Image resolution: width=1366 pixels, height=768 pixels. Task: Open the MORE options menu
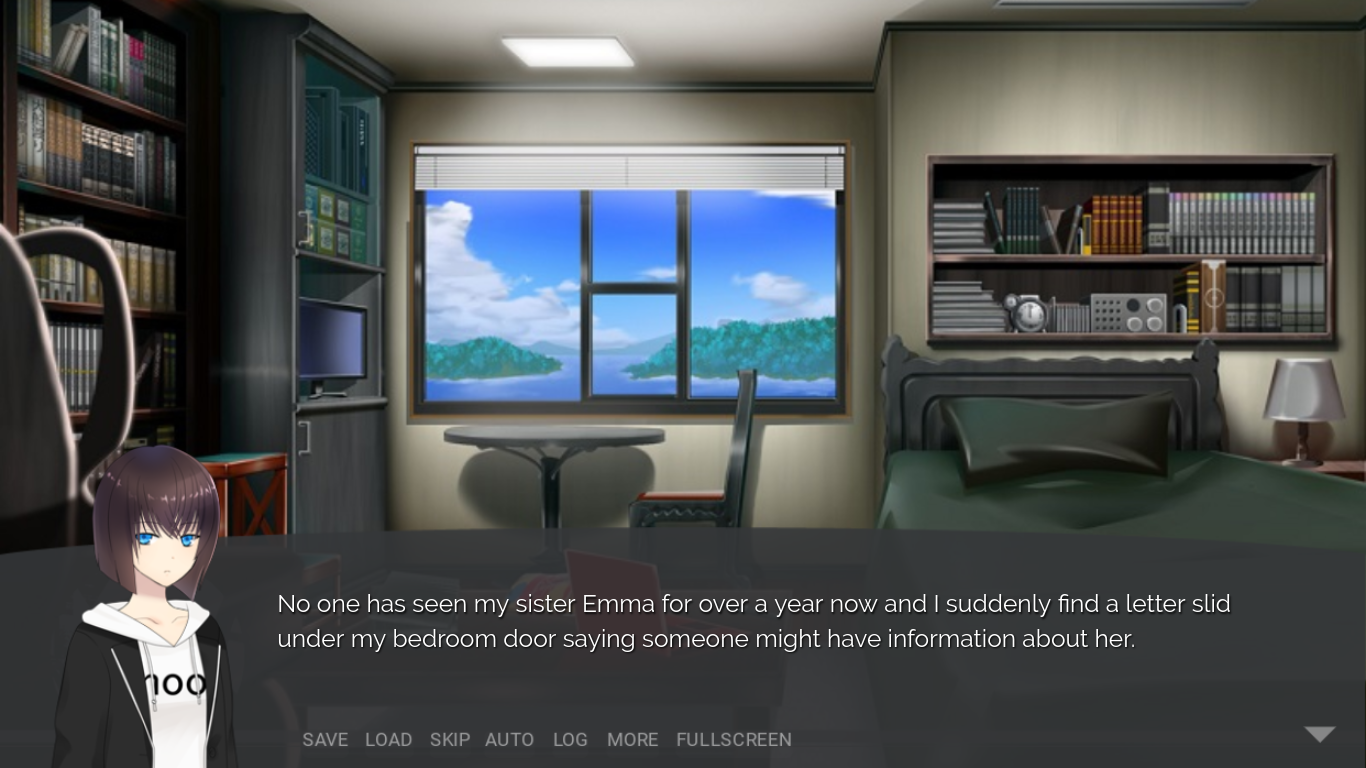point(632,740)
